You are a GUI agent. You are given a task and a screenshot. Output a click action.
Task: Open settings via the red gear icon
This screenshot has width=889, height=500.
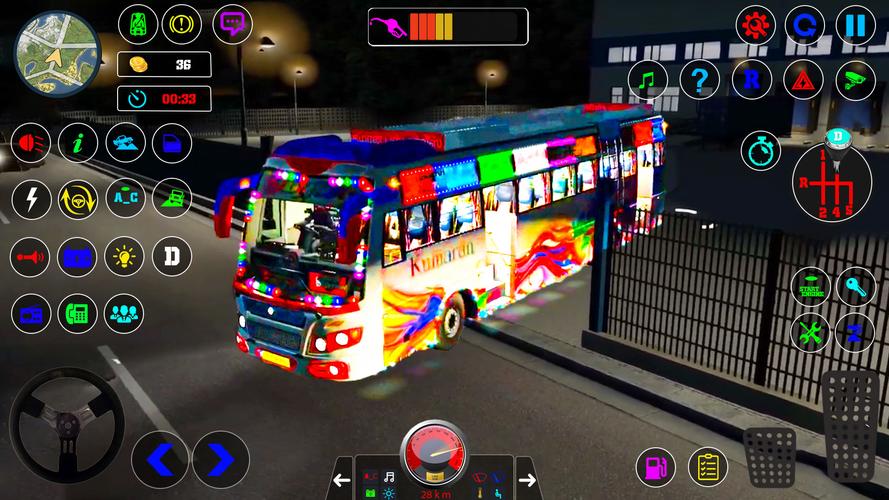click(755, 25)
